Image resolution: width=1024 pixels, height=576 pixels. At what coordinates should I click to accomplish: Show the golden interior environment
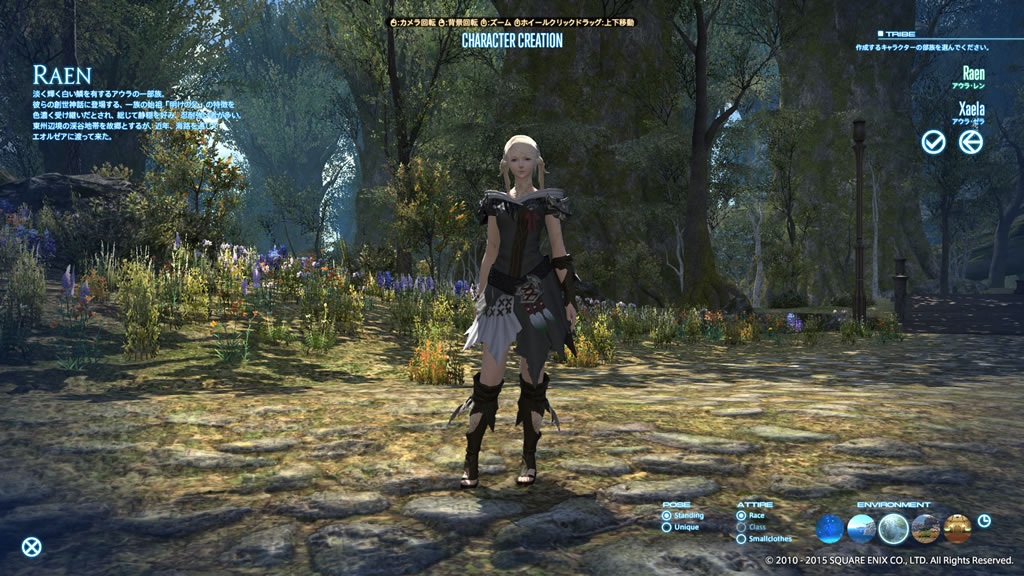tap(957, 528)
